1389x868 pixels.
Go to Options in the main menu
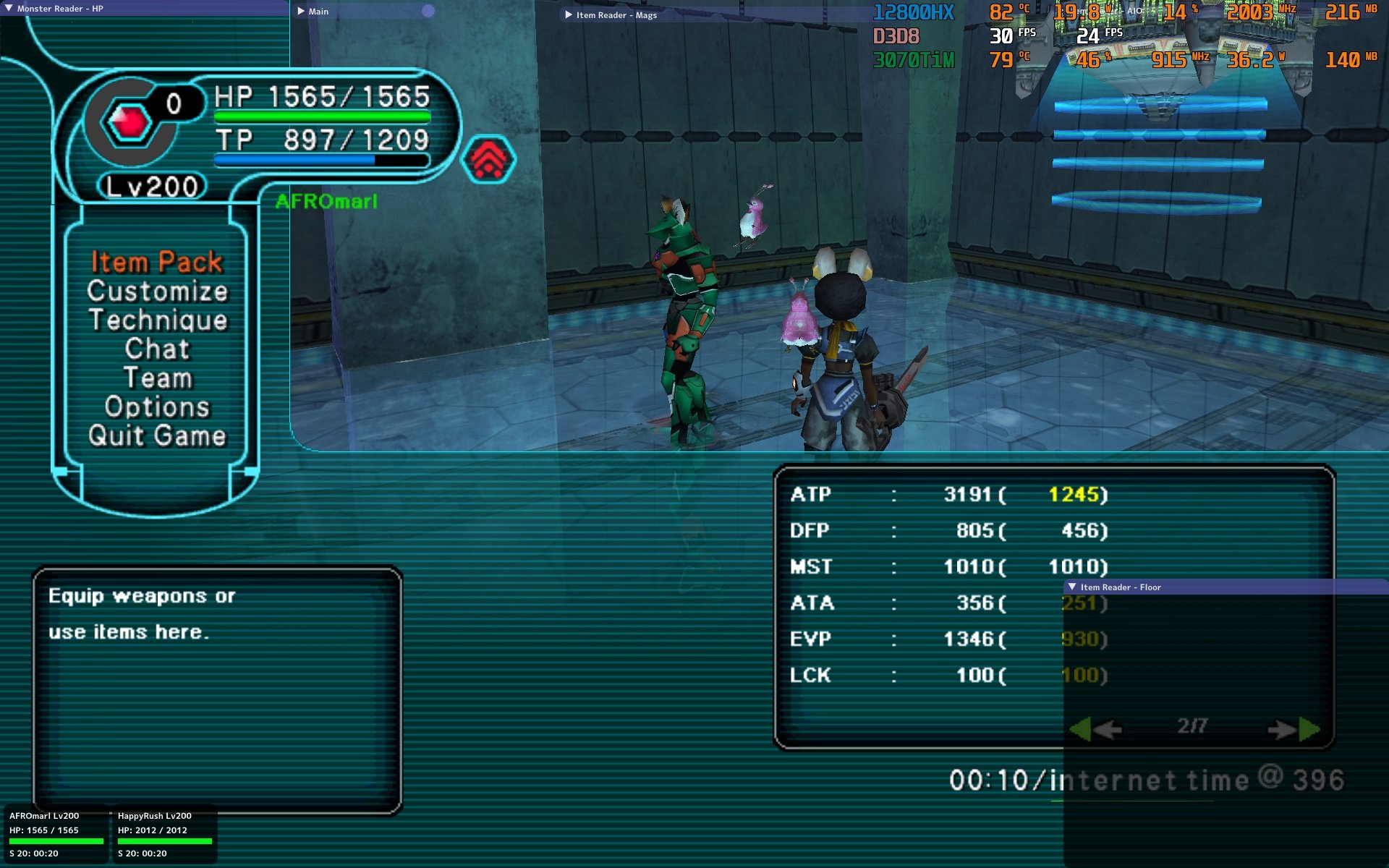tap(157, 407)
